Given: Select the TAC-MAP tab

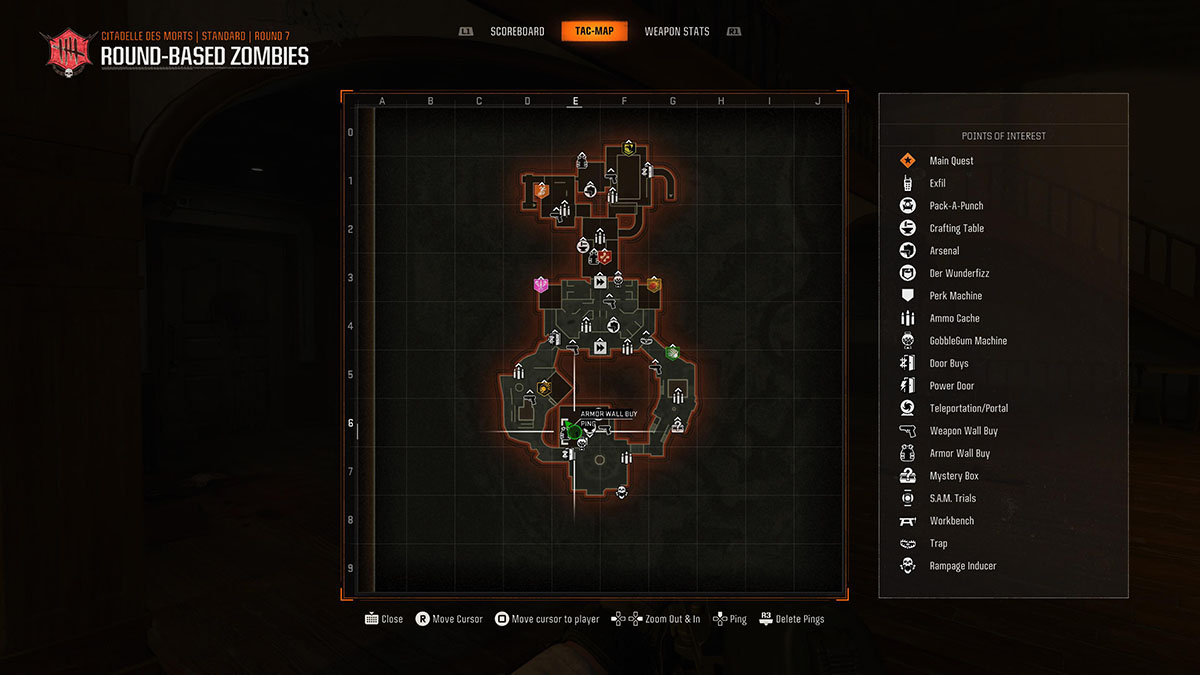Looking at the screenshot, I should point(594,31).
